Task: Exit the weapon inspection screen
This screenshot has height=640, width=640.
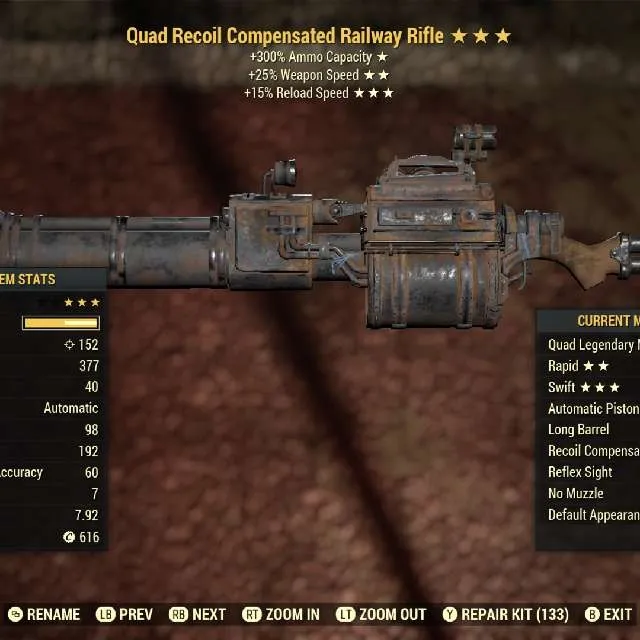Action: tap(608, 614)
